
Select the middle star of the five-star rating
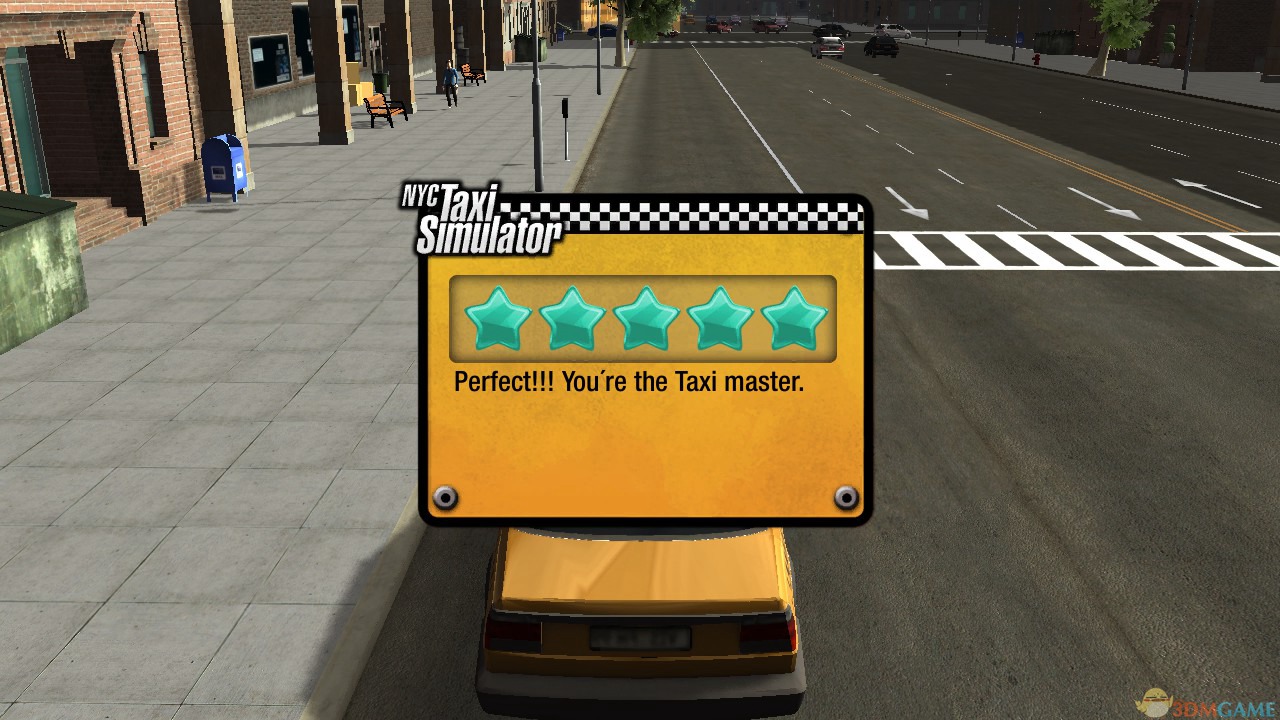[x=646, y=318]
